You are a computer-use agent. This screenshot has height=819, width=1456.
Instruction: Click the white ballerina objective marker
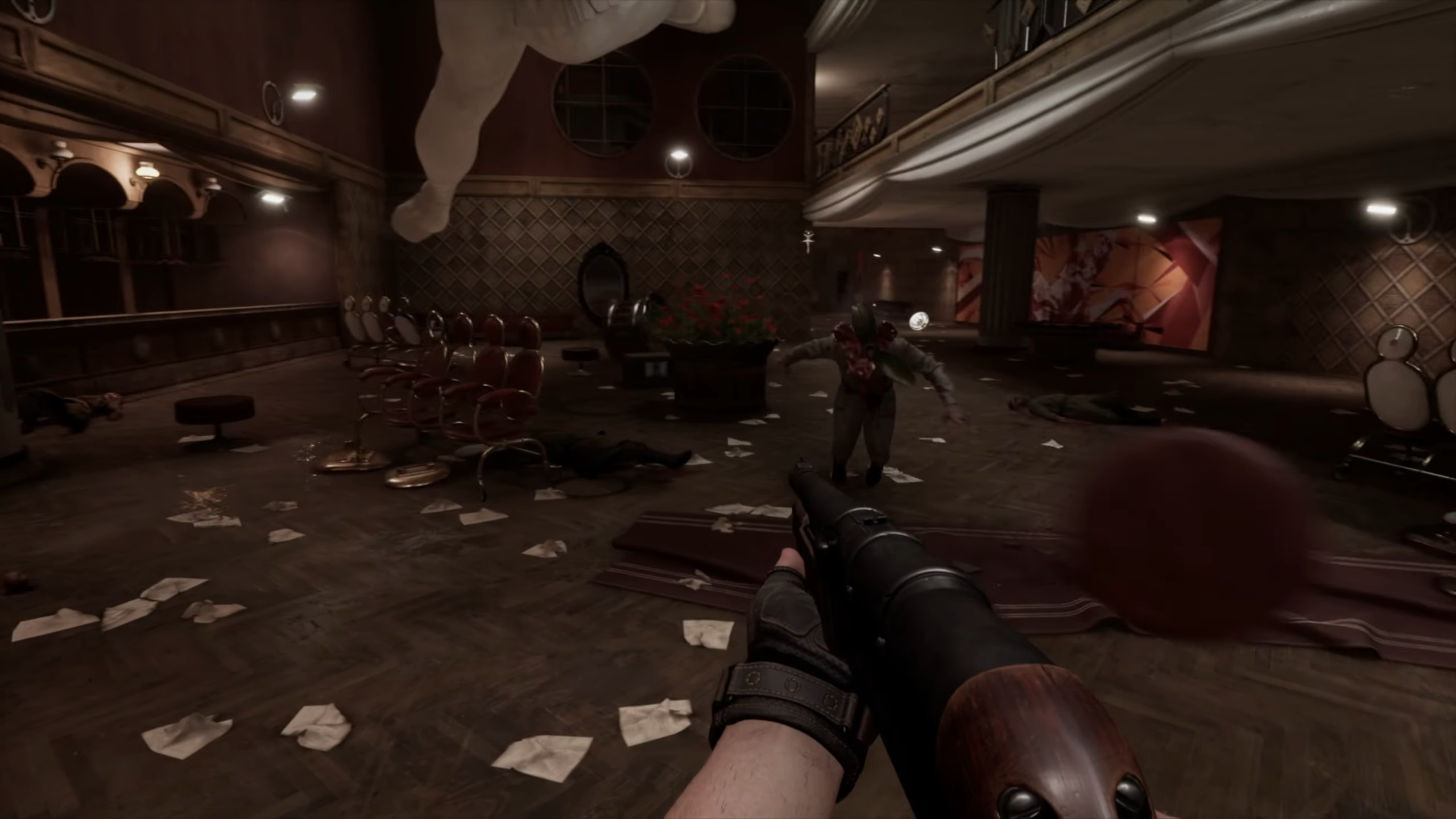[806, 241]
